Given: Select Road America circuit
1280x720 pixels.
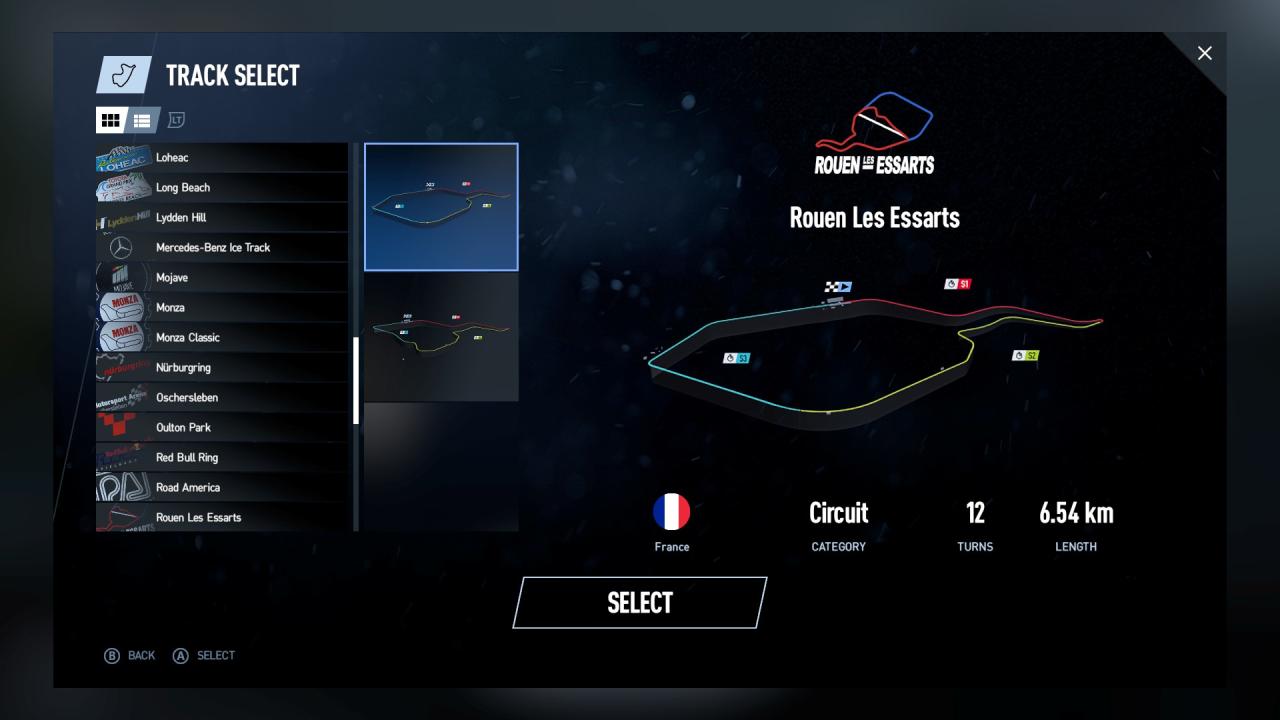Looking at the screenshot, I should pos(222,487).
